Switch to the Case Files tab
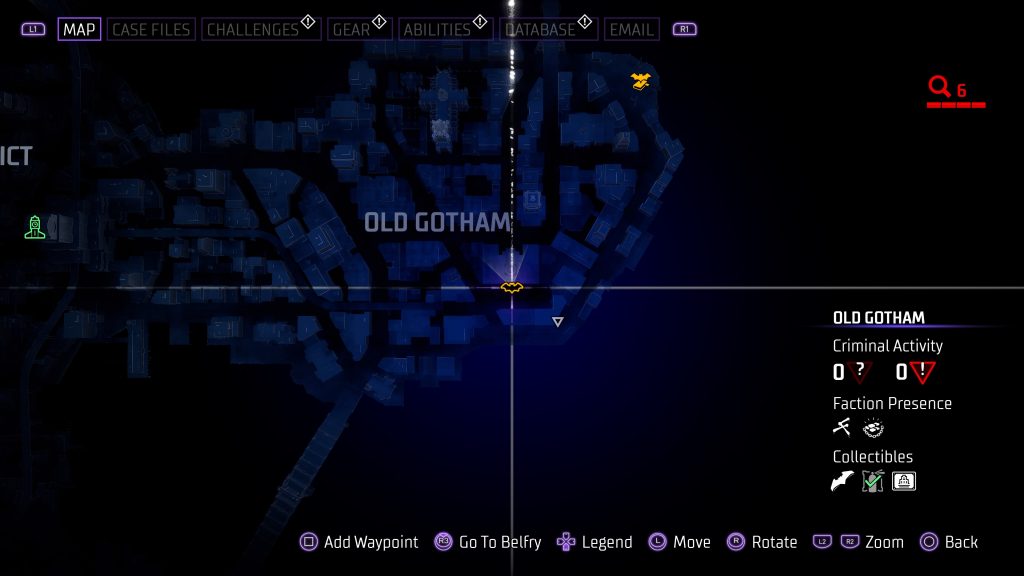Image resolution: width=1024 pixels, height=576 pixels. tap(152, 29)
